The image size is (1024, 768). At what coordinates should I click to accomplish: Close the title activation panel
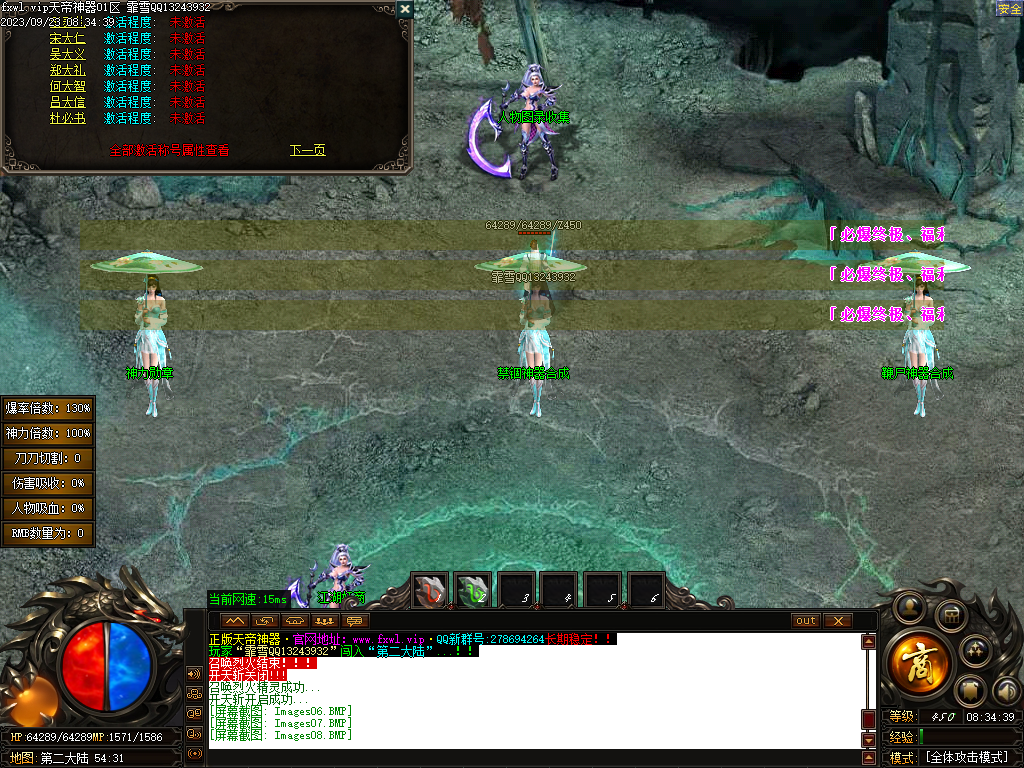[404, 9]
